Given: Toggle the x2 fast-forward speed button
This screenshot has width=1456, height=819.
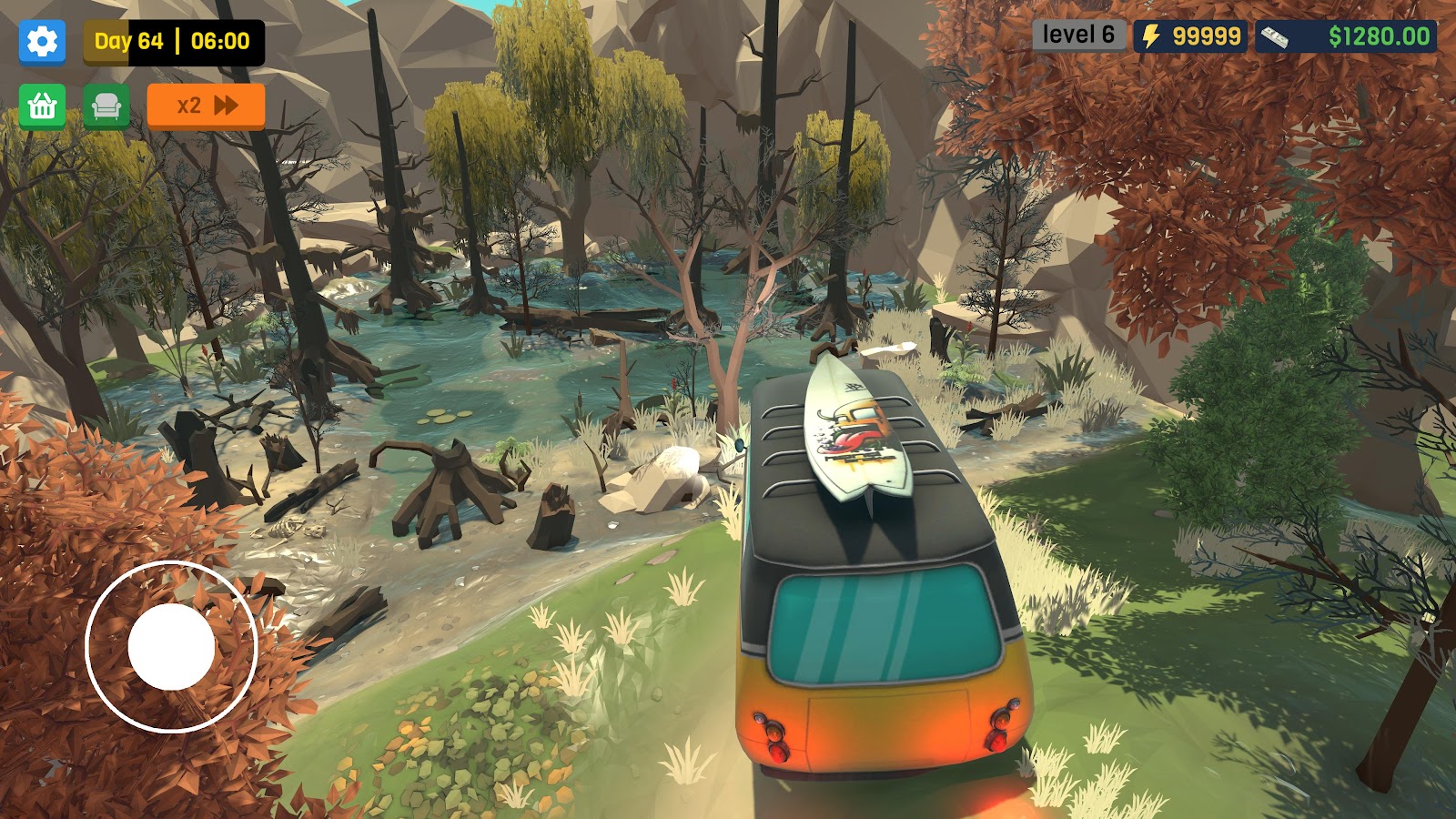Looking at the screenshot, I should pyautogui.click(x=206, y=106).
